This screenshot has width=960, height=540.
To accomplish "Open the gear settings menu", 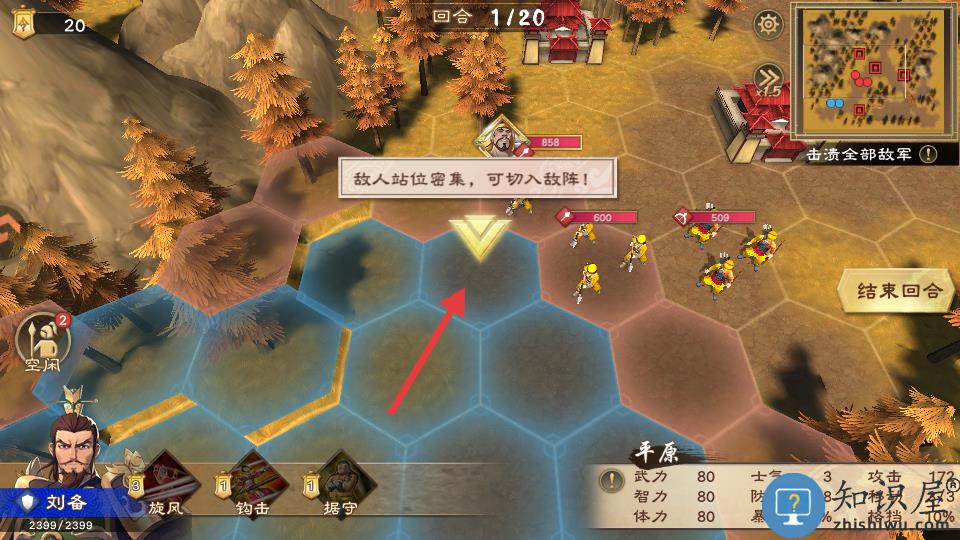I will 768,24.
